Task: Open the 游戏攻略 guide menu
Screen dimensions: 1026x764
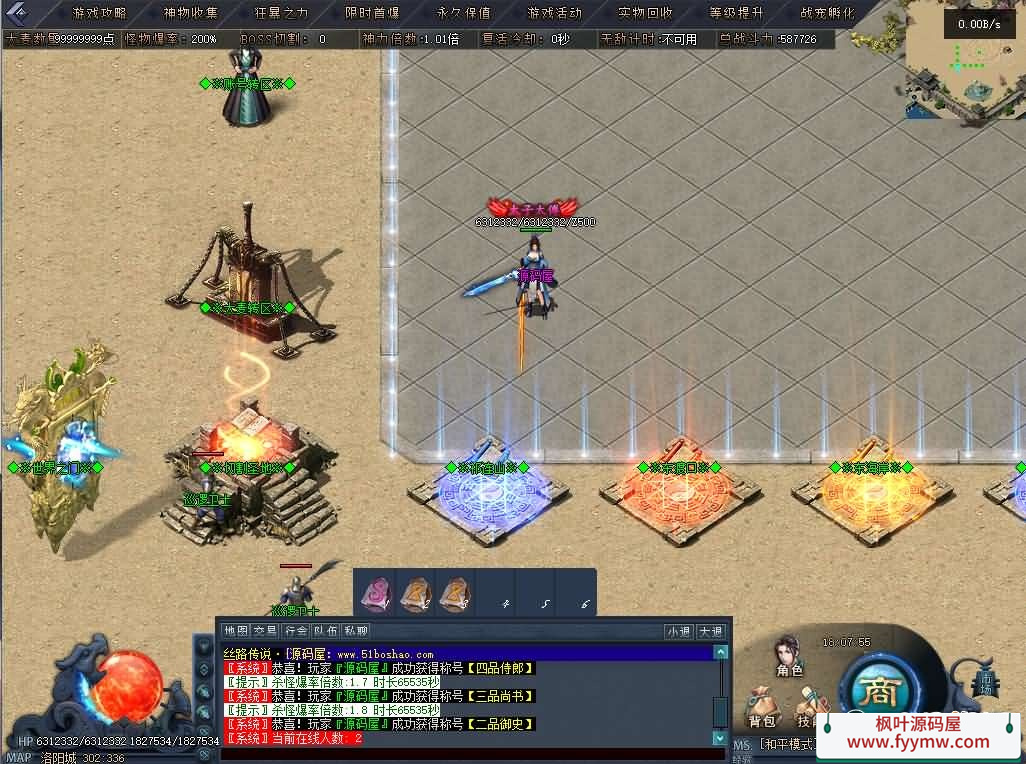Action: pyautogui.click(x=99, y=13)
